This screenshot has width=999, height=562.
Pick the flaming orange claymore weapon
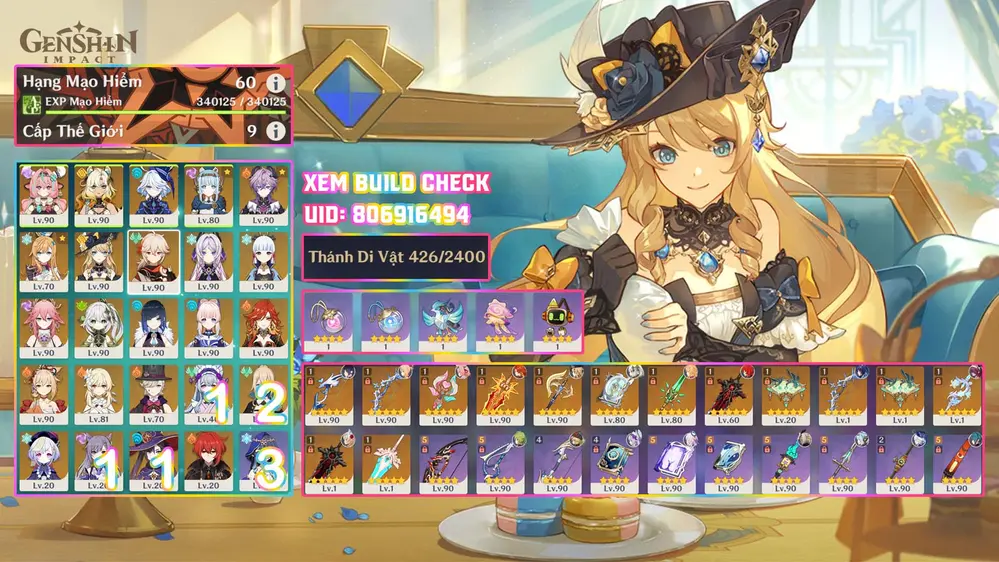(500, 397)
